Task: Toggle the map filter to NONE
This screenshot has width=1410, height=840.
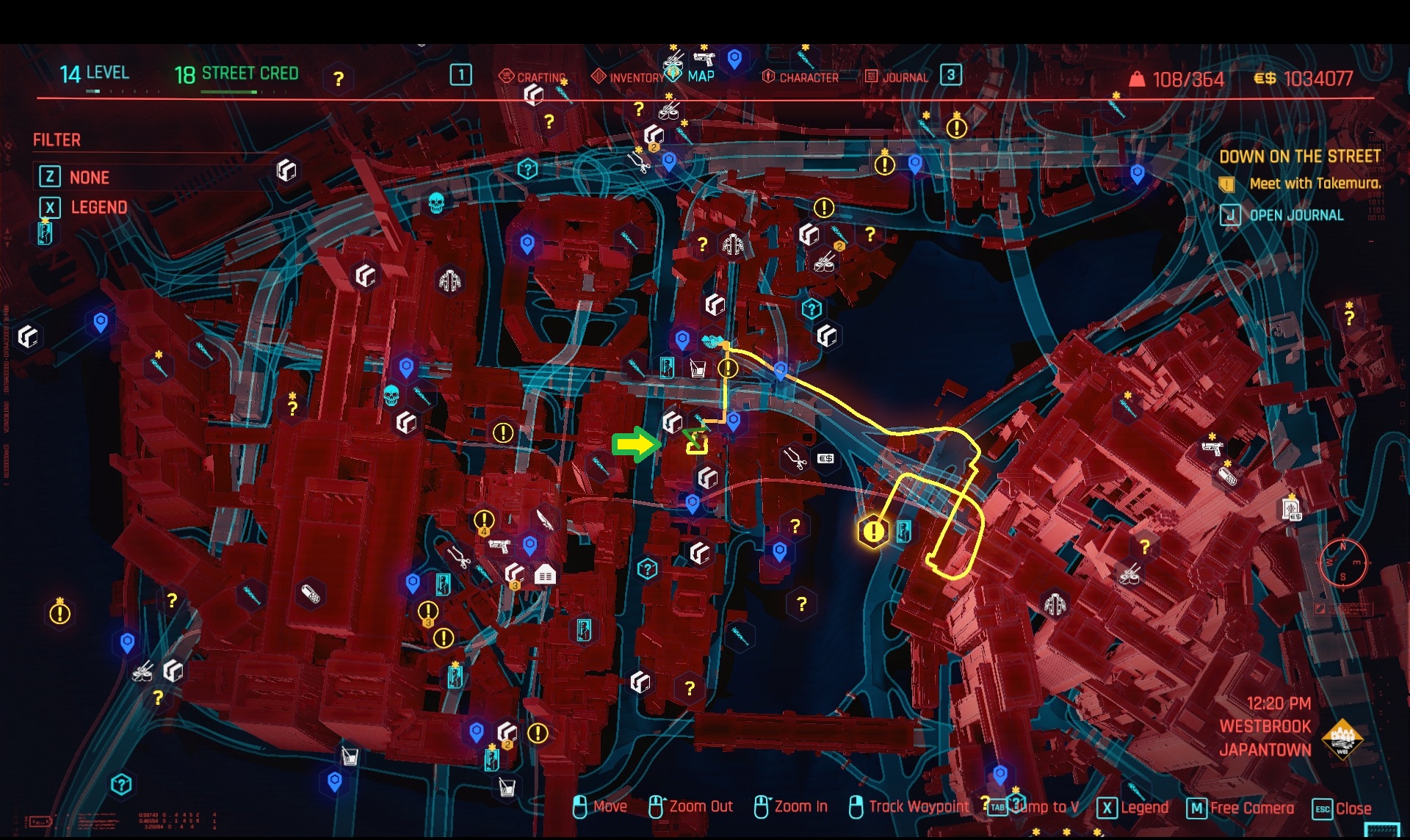Action: [90, 177]
